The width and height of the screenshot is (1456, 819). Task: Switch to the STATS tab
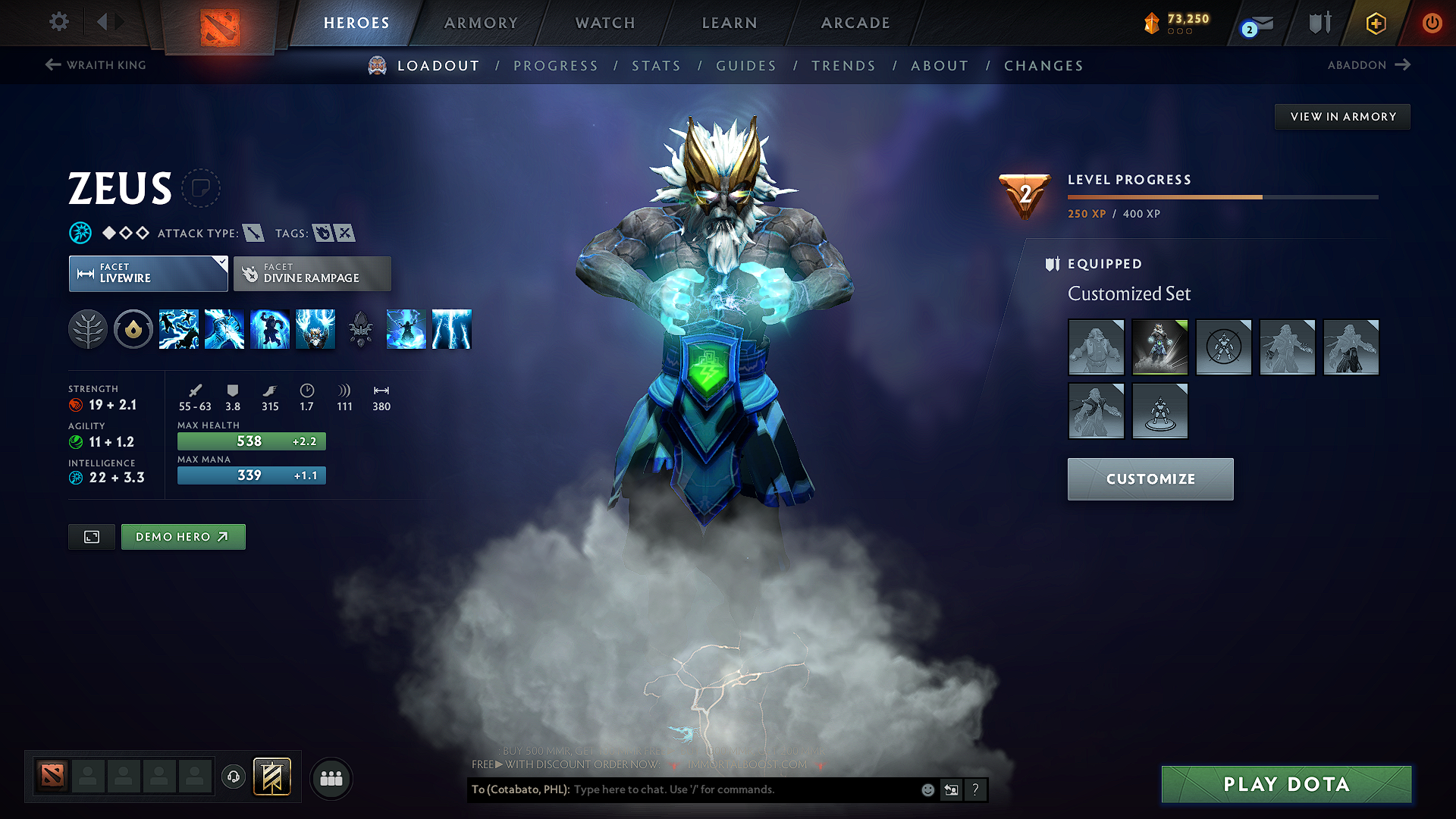[x=656, y=66]
